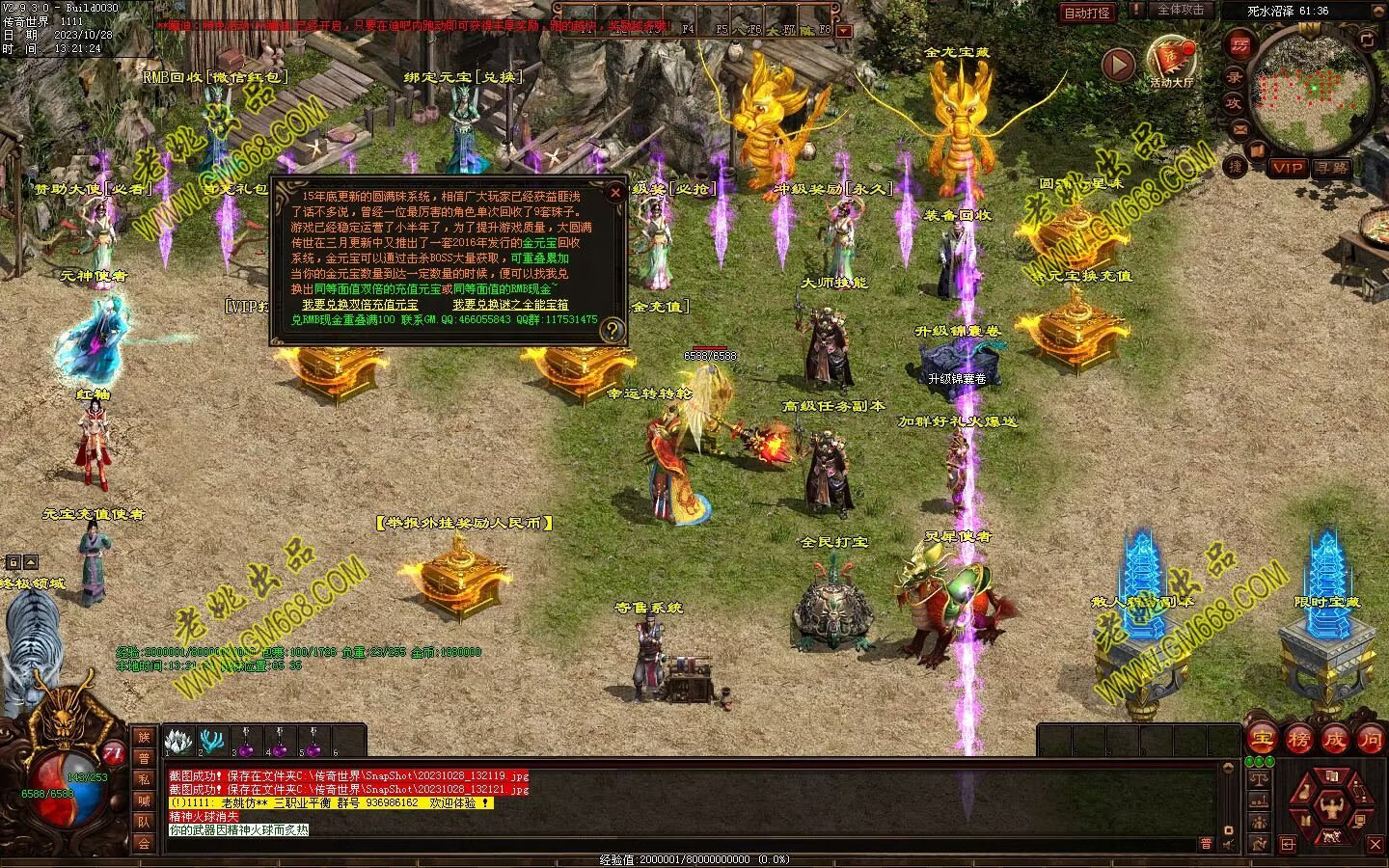This screenshot has height=868, width=1389.
Task: Select the 全体攻击 attack mode button
Action: coord(1180,10)
